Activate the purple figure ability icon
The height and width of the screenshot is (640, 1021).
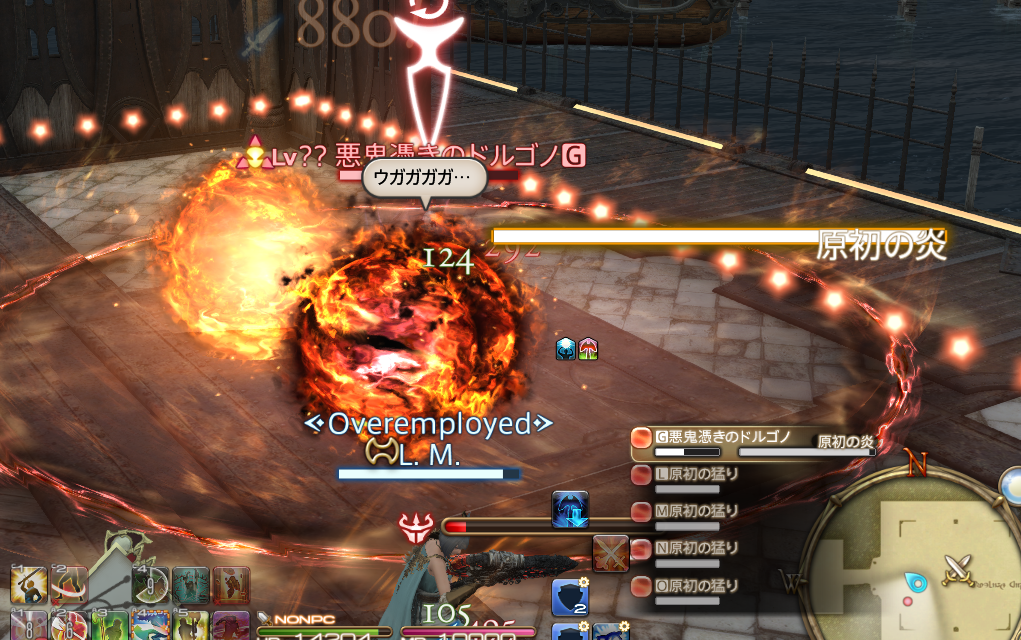pos(231,626)
